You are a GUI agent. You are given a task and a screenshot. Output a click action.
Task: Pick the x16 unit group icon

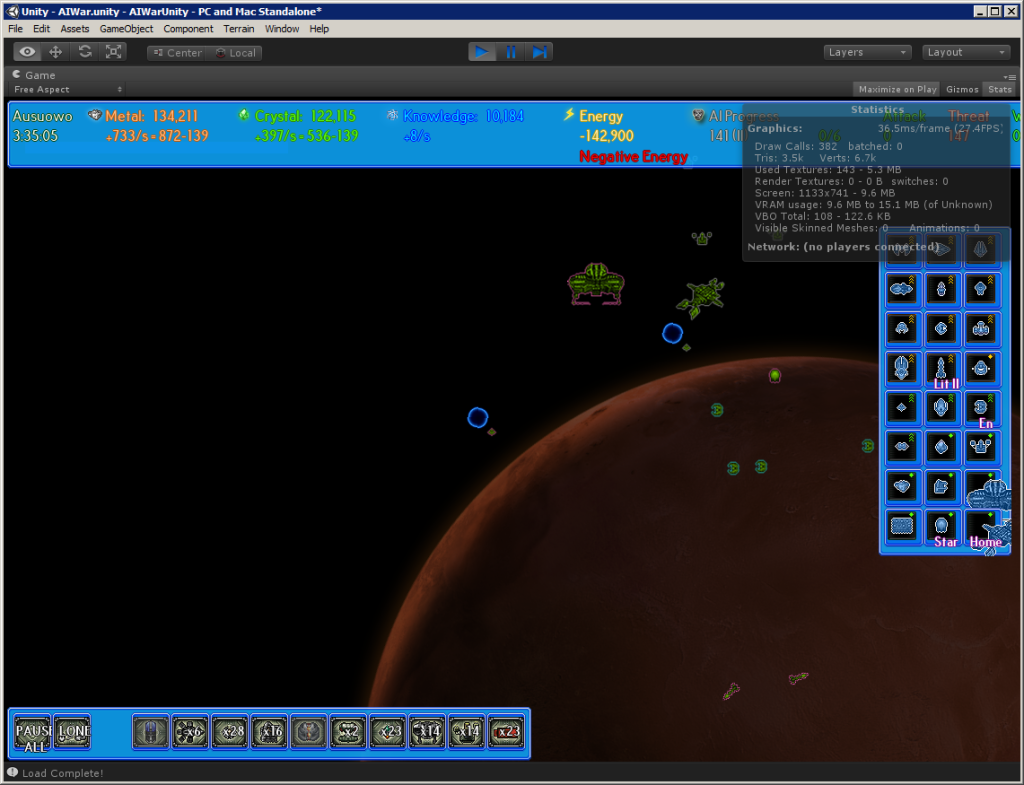pyautogui.click(x=269, y=732)
